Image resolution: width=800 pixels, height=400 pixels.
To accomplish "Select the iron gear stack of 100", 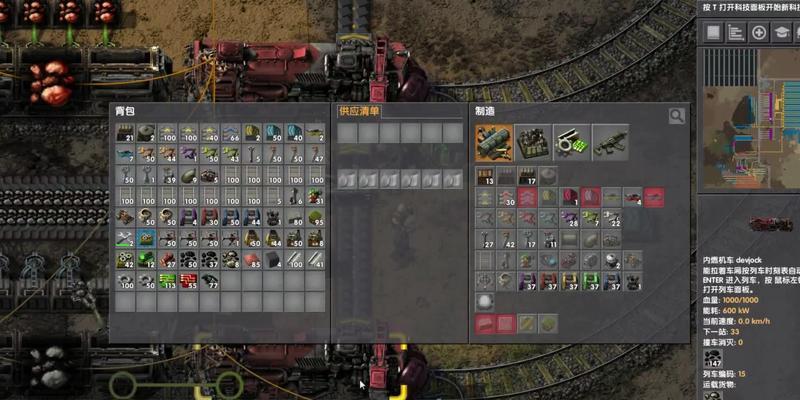I will [126, 281].
